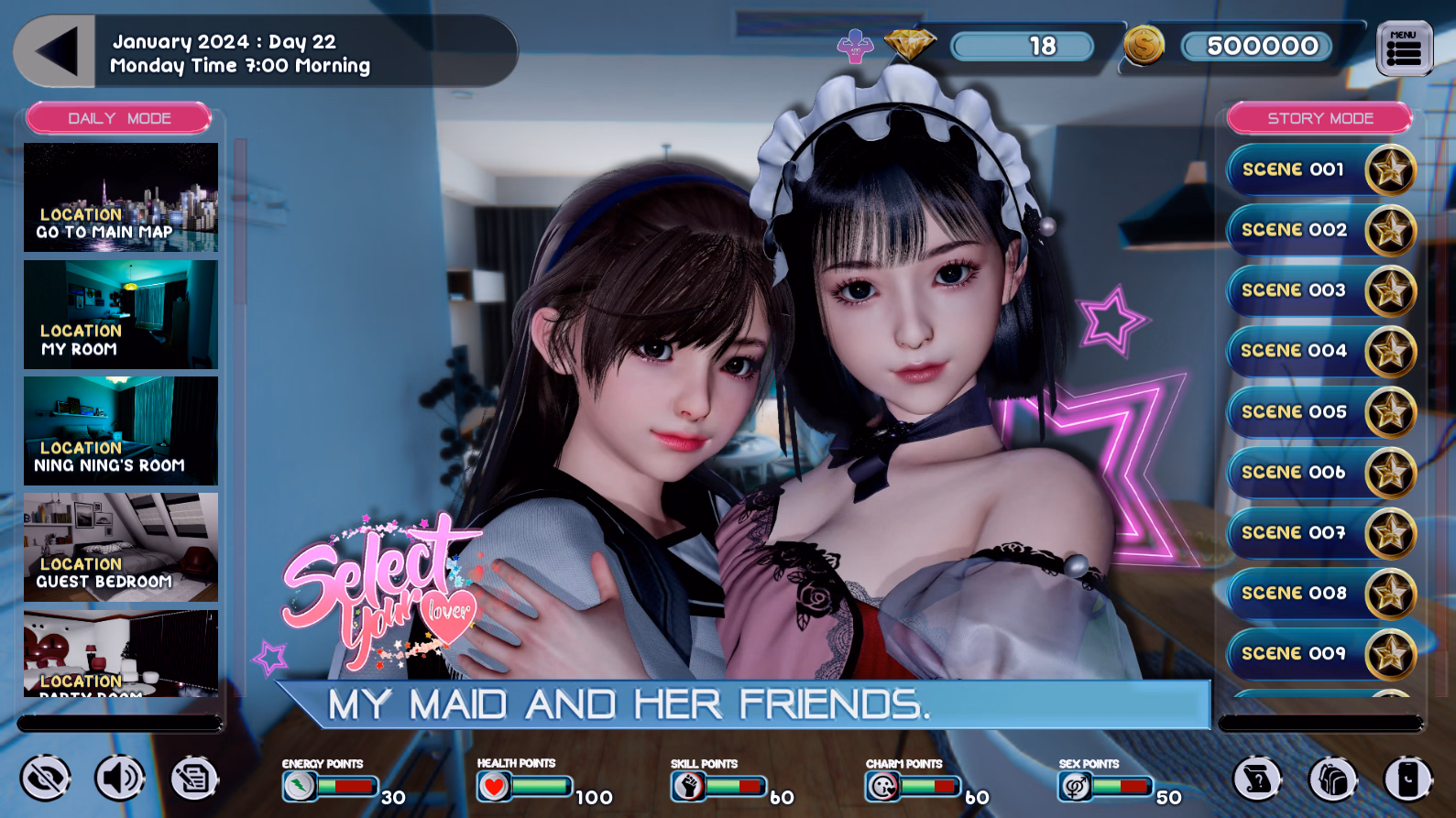Click the Daily Mode header
Viewport: 1456px width, 818px height.
point(119,118)
